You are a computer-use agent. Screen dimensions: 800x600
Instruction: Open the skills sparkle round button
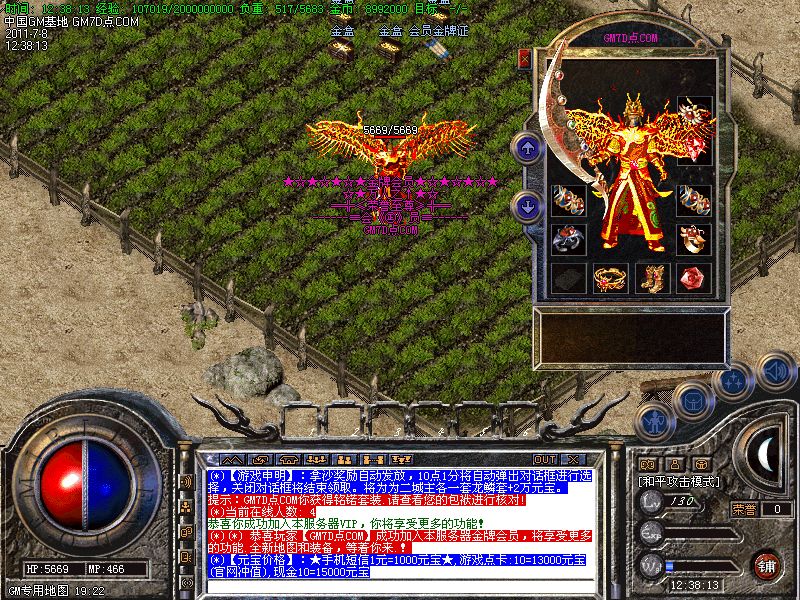[734, 381]
